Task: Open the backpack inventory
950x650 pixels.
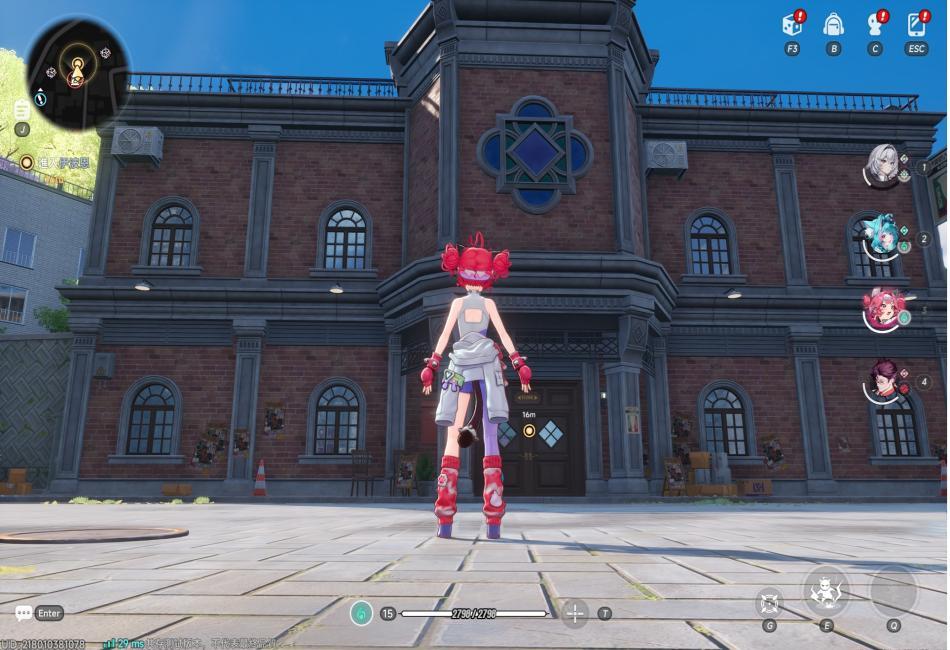Action: [x=833, y=25]
